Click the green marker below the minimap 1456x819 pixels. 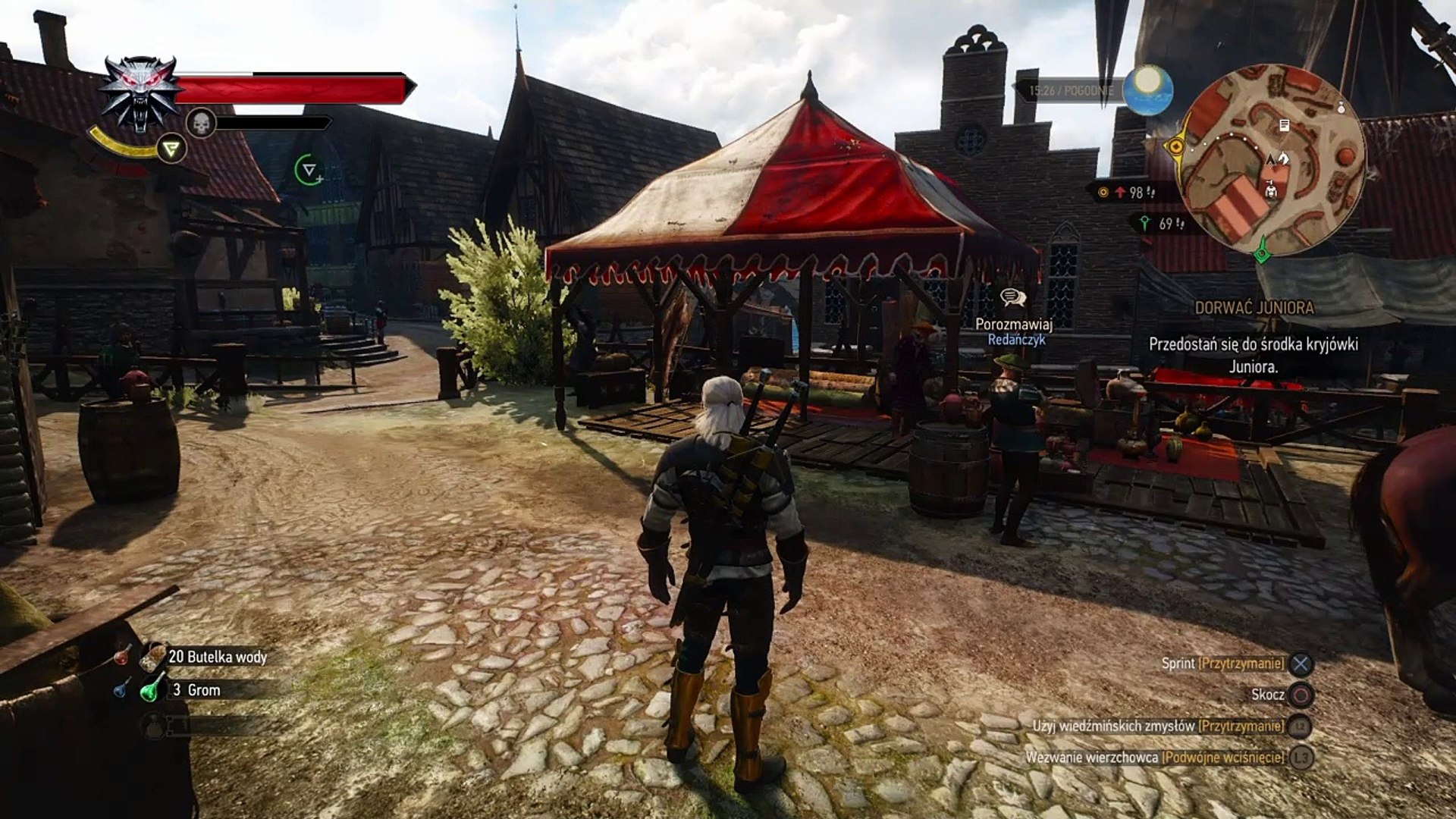coord(1262,251)
